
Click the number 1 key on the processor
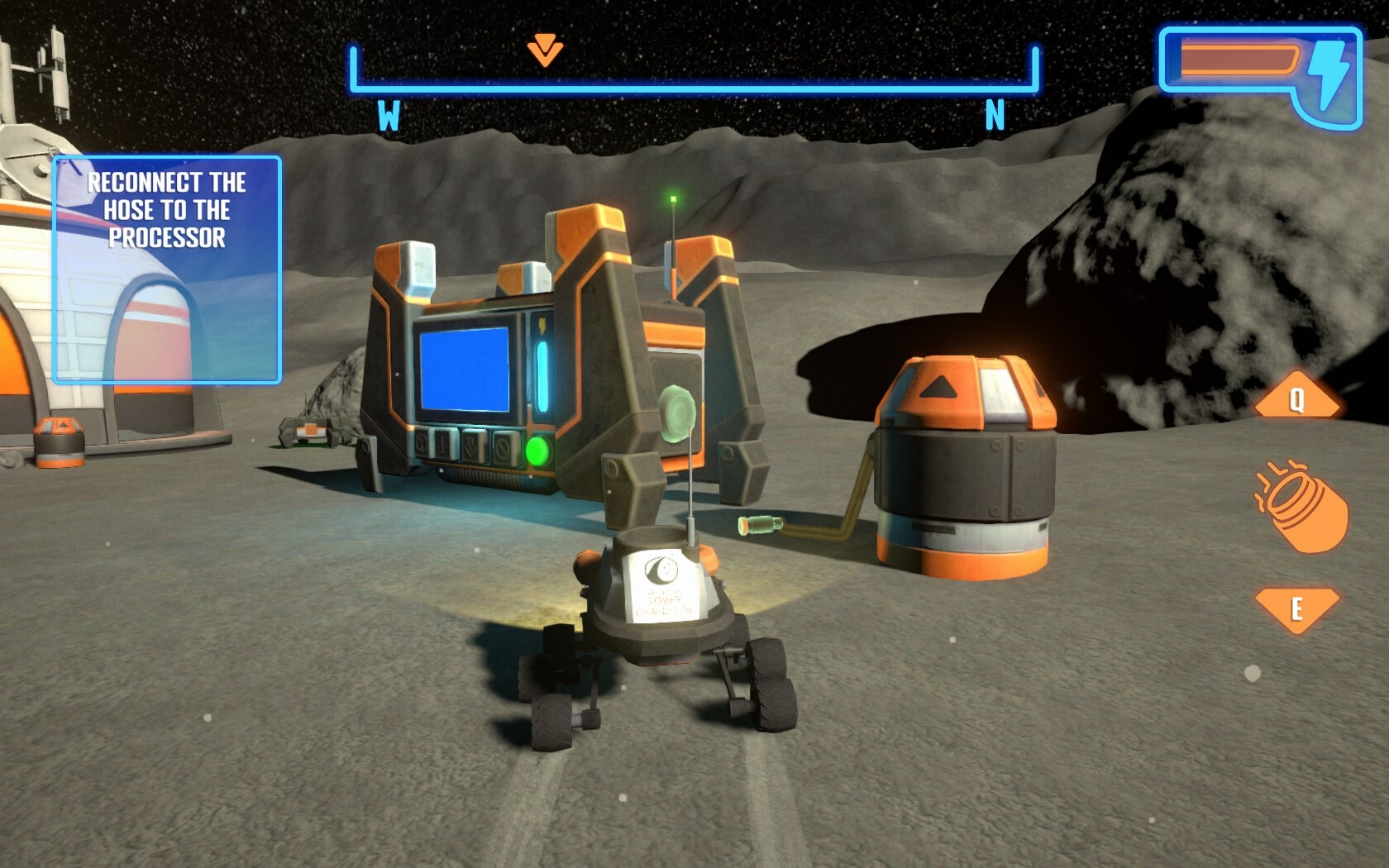443,445
